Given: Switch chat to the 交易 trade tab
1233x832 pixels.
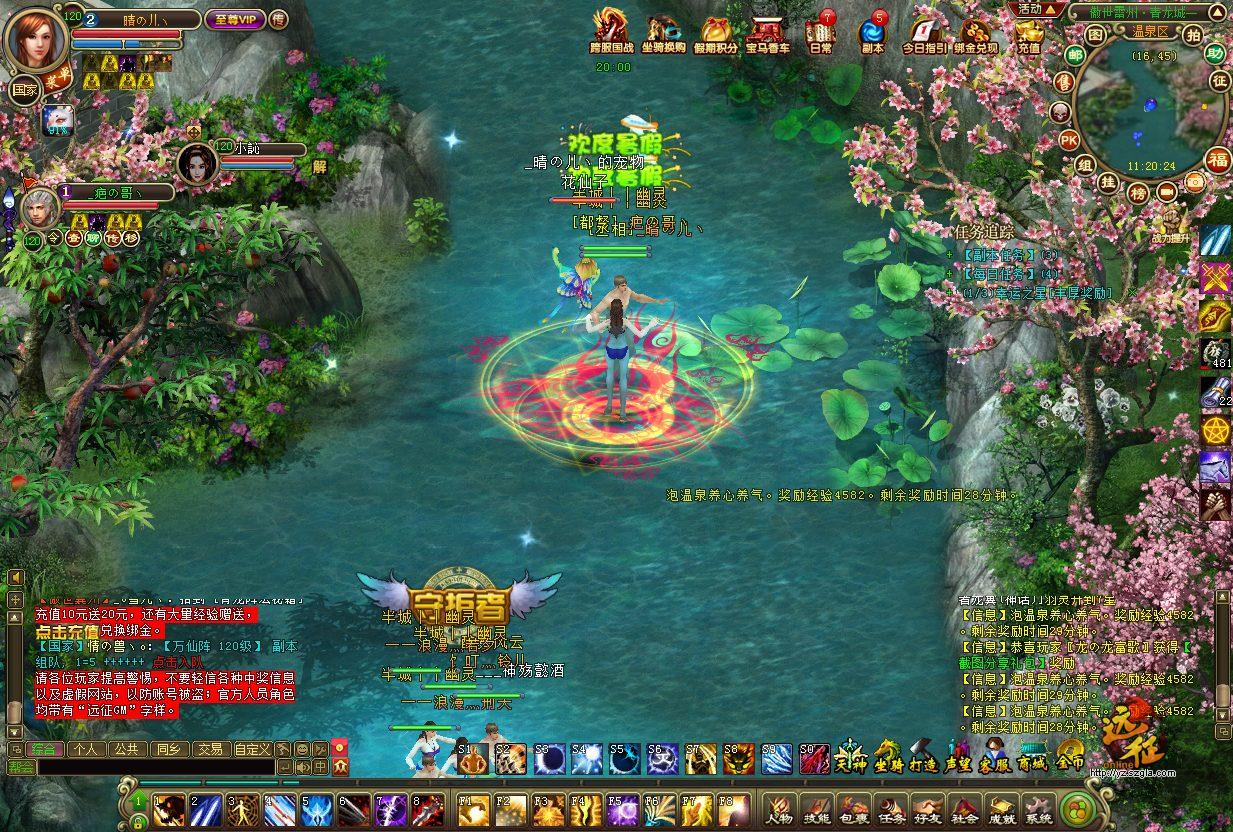Looking at the screenshot, I should coord(209,748).
